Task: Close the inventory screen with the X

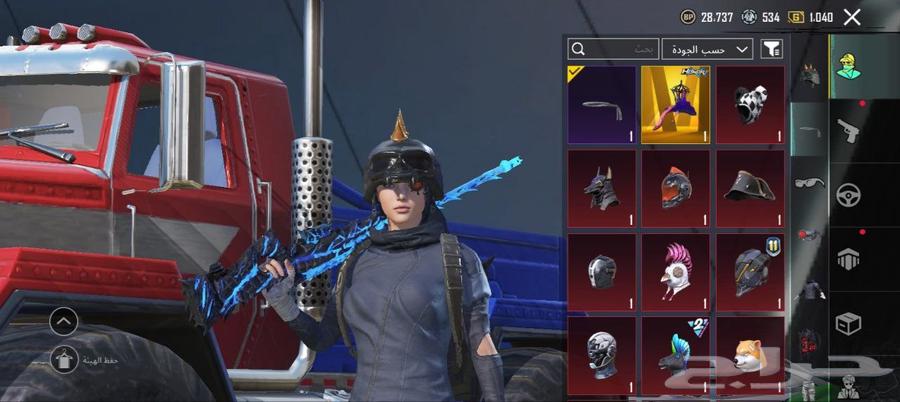Action: [852, 17]
